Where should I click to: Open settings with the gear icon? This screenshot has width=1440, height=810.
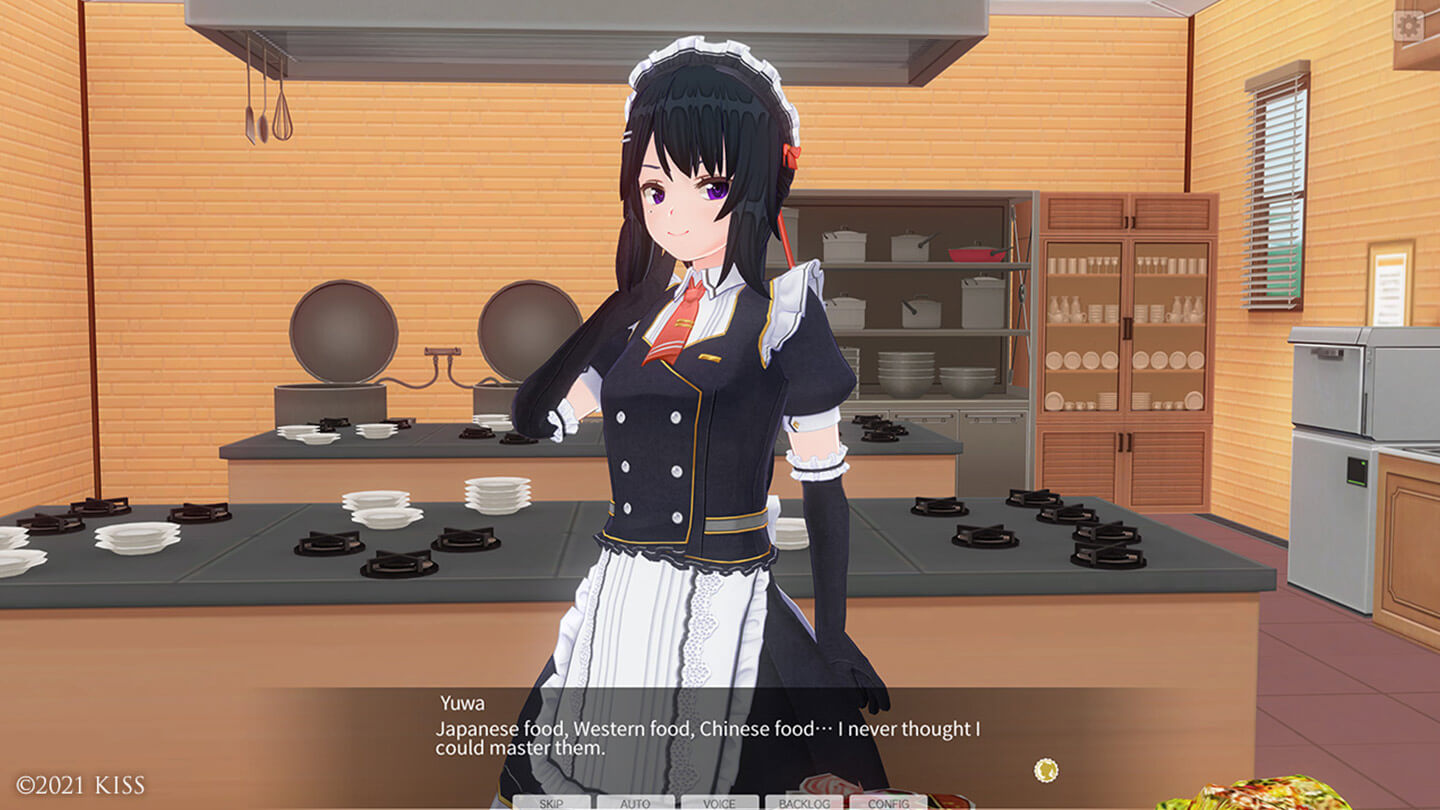pyautogui.click(x=1408, y=26)
